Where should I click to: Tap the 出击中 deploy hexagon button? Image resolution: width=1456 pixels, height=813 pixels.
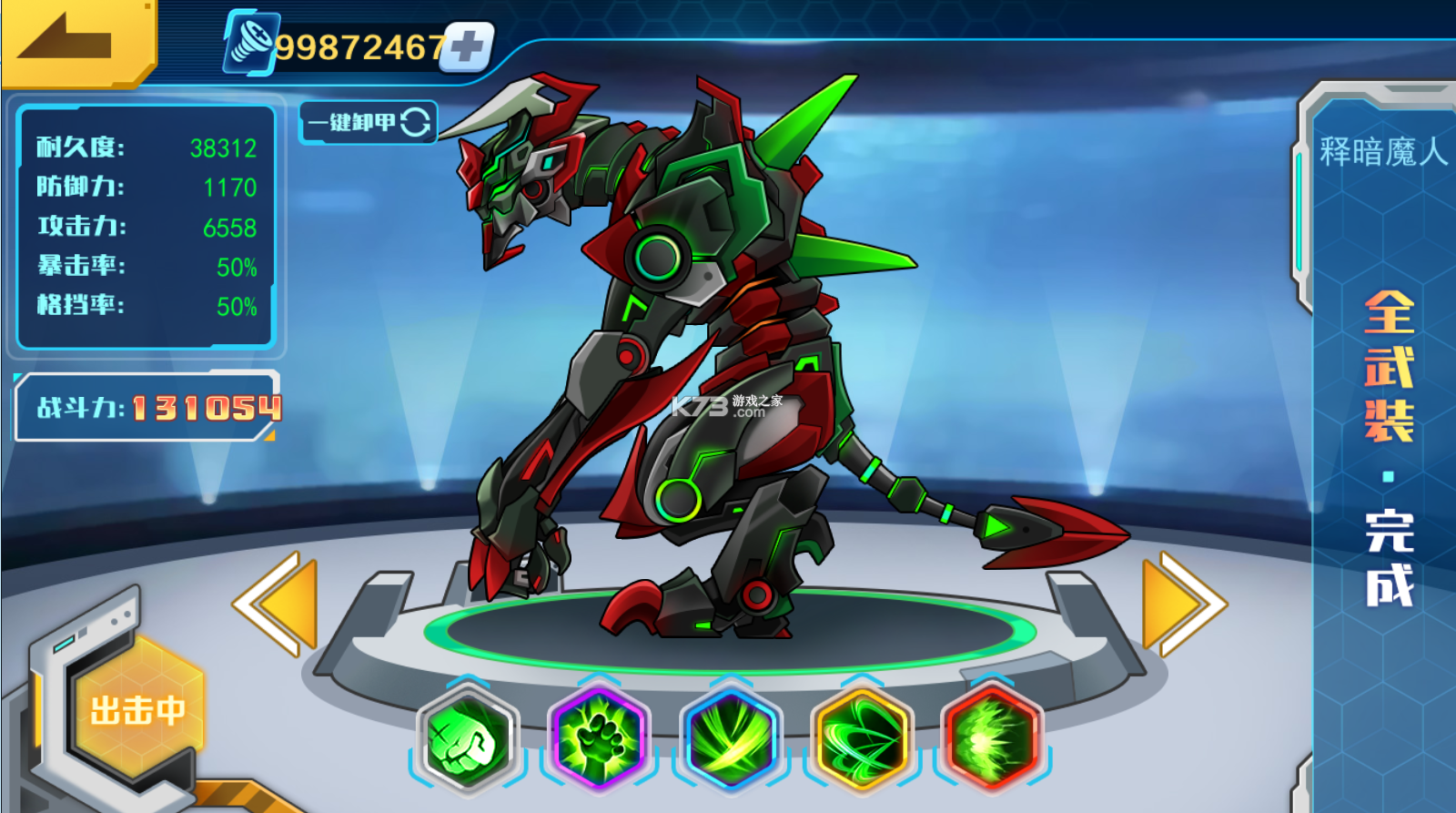[x=136, y=710]
